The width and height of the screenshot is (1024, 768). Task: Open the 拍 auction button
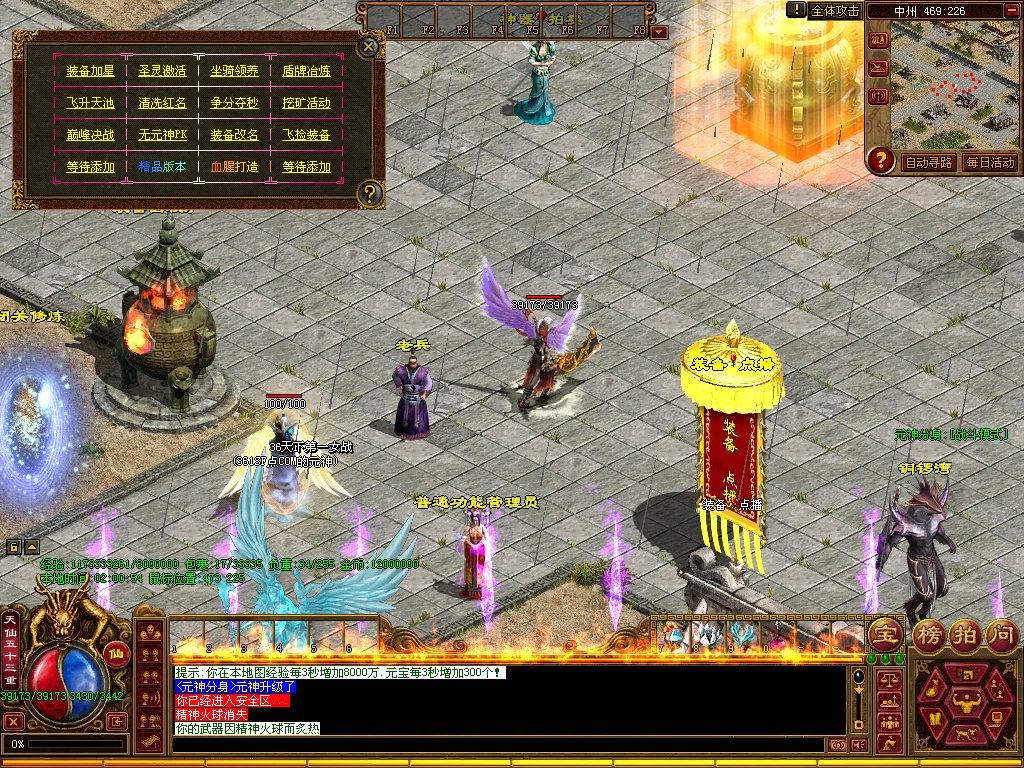point(965,633)
